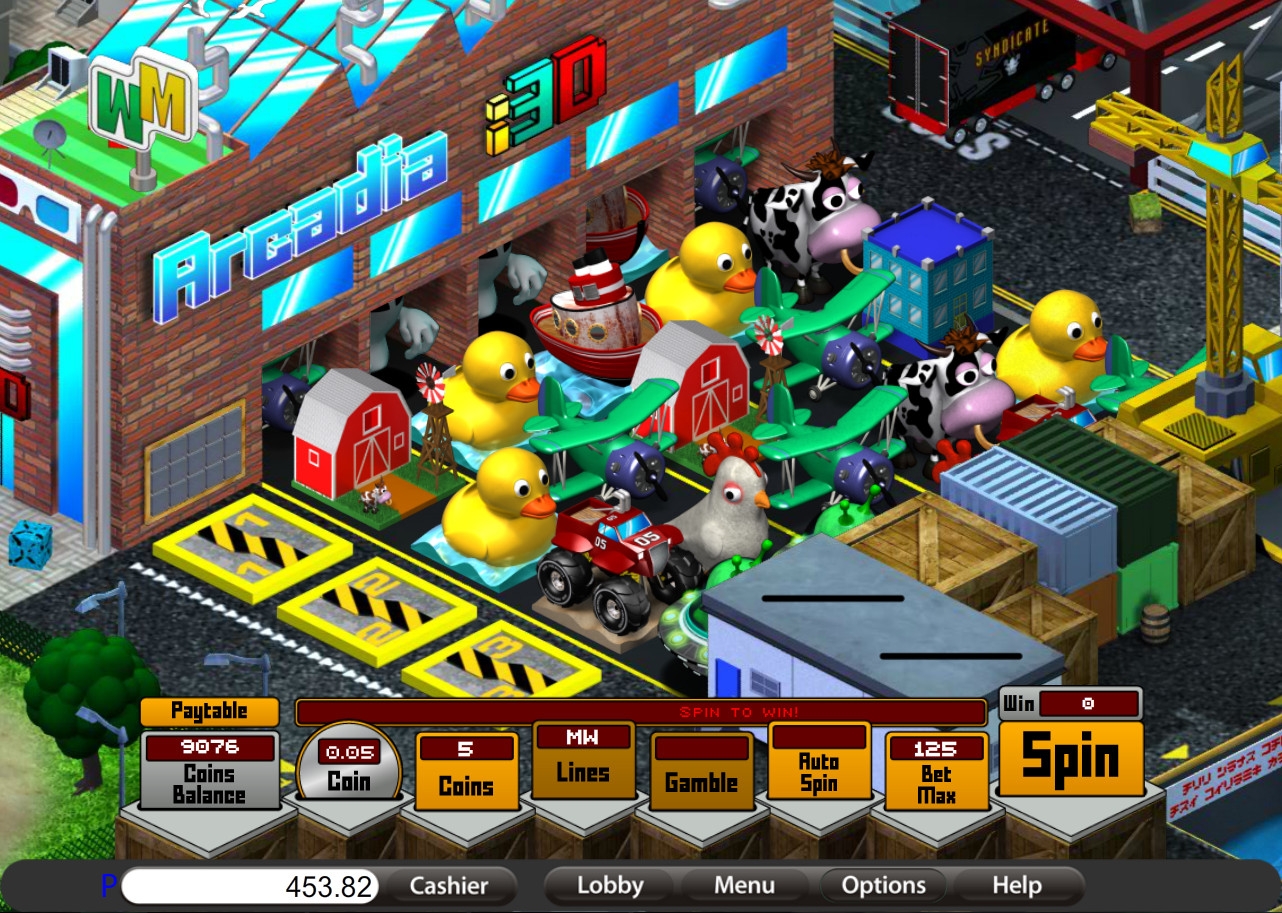Change the number of Lines
This screenshot has width=1282, height=913.
point(583,771)
